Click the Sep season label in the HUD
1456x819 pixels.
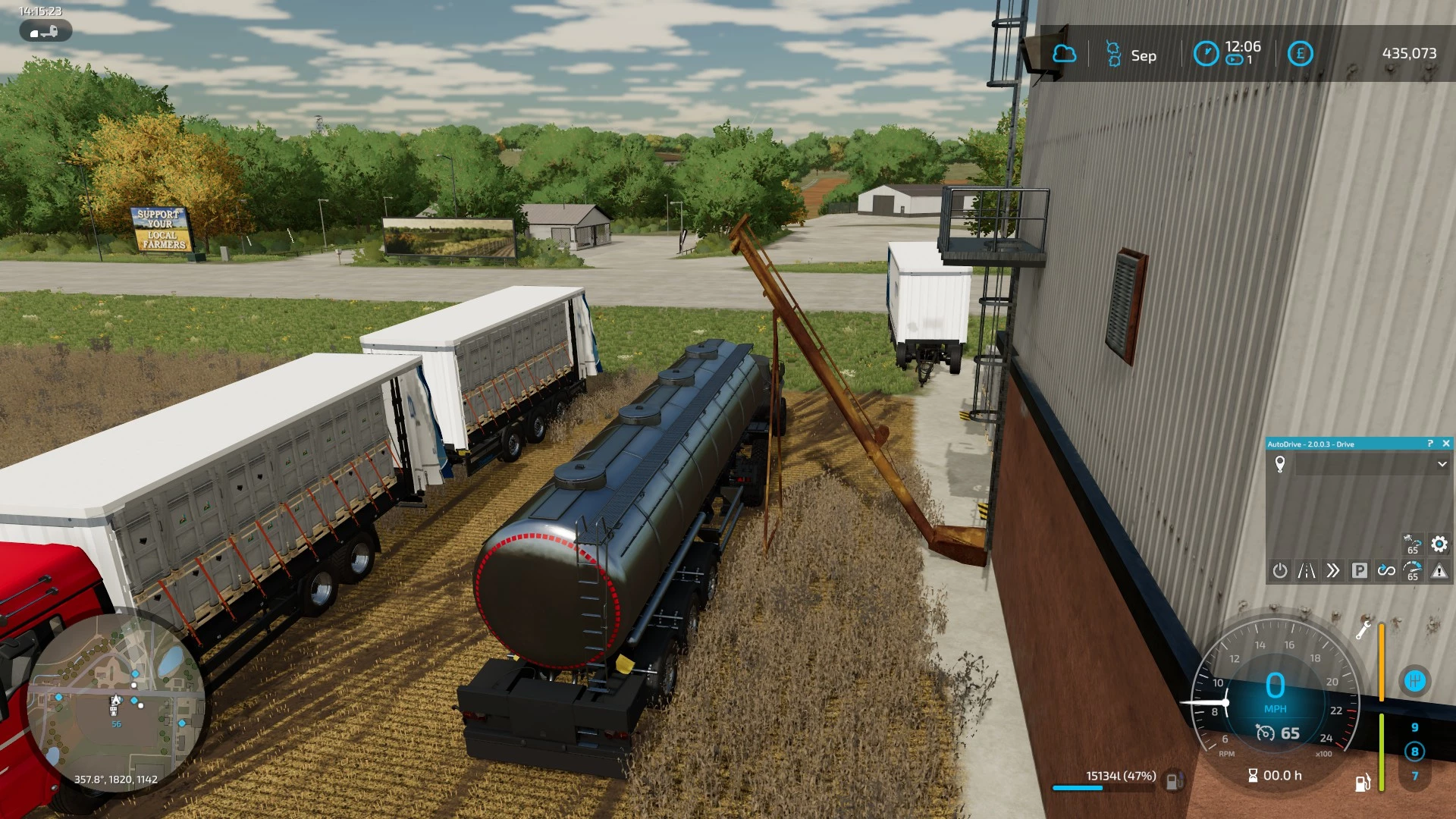[x=1143, y=56]
